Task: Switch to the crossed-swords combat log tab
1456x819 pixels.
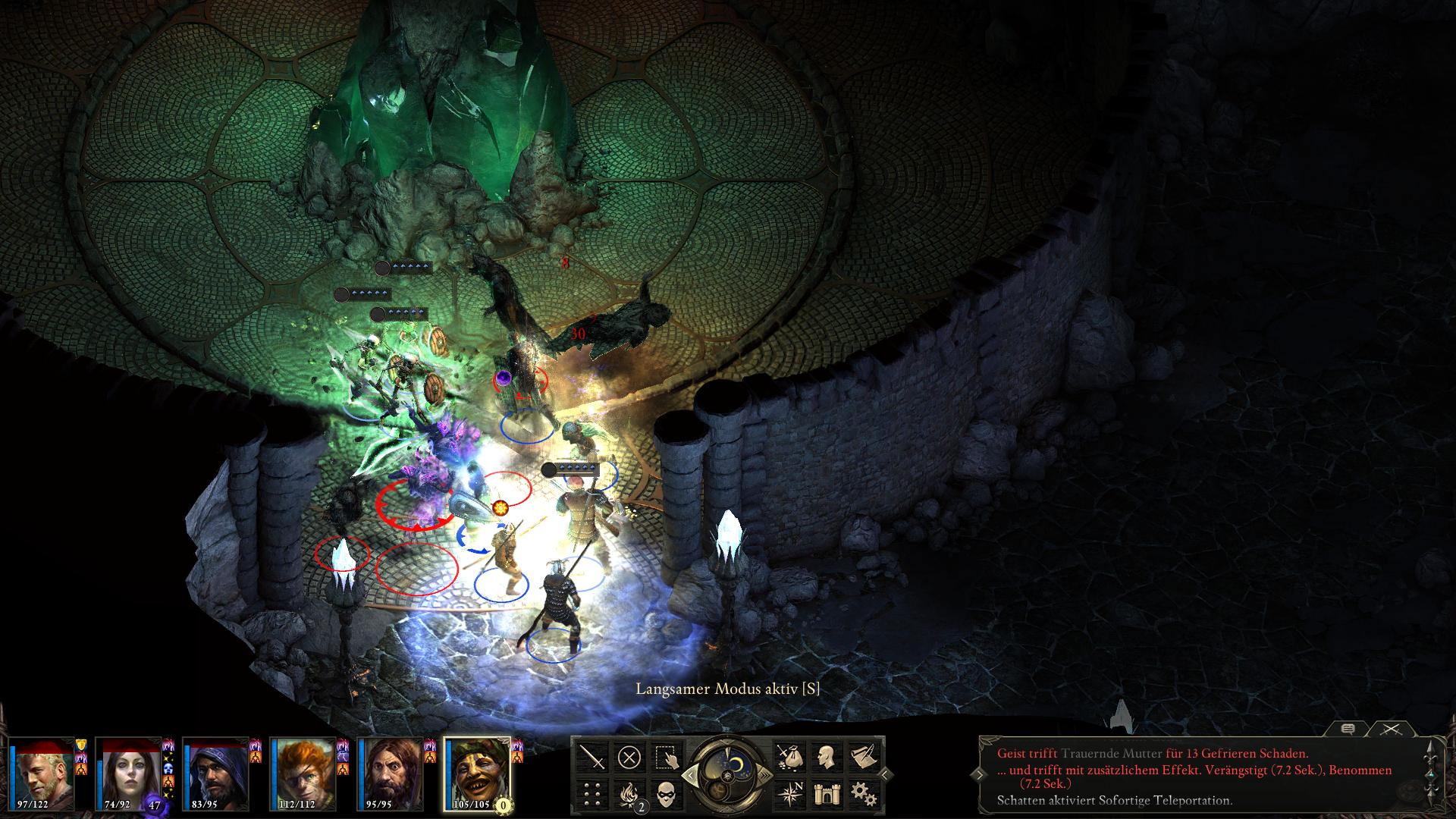Action: coord(1390,729)
